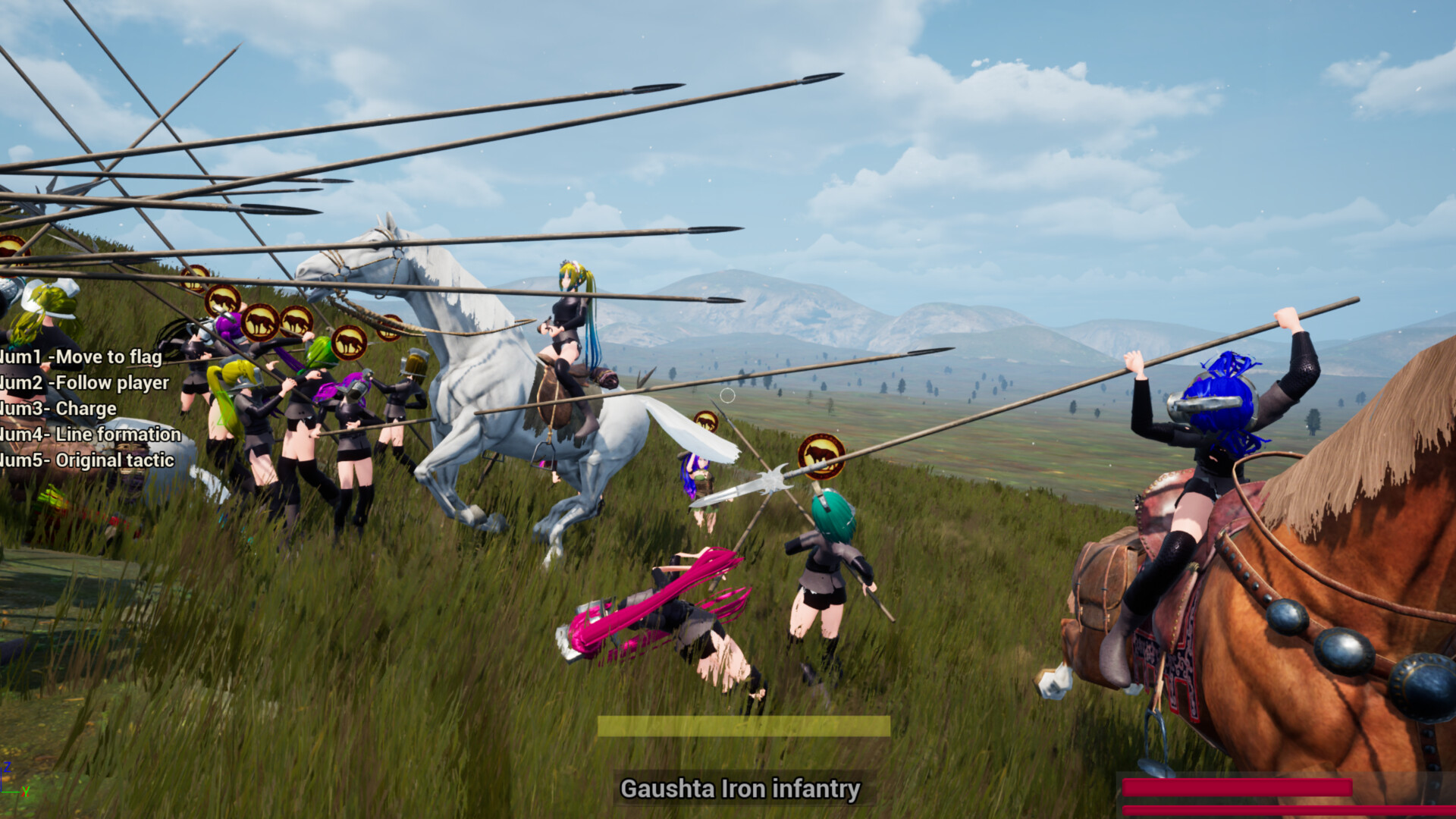Activate Num4 Line formation order
This screenshot has width=1456, height=819.
(x=91, y=435)
